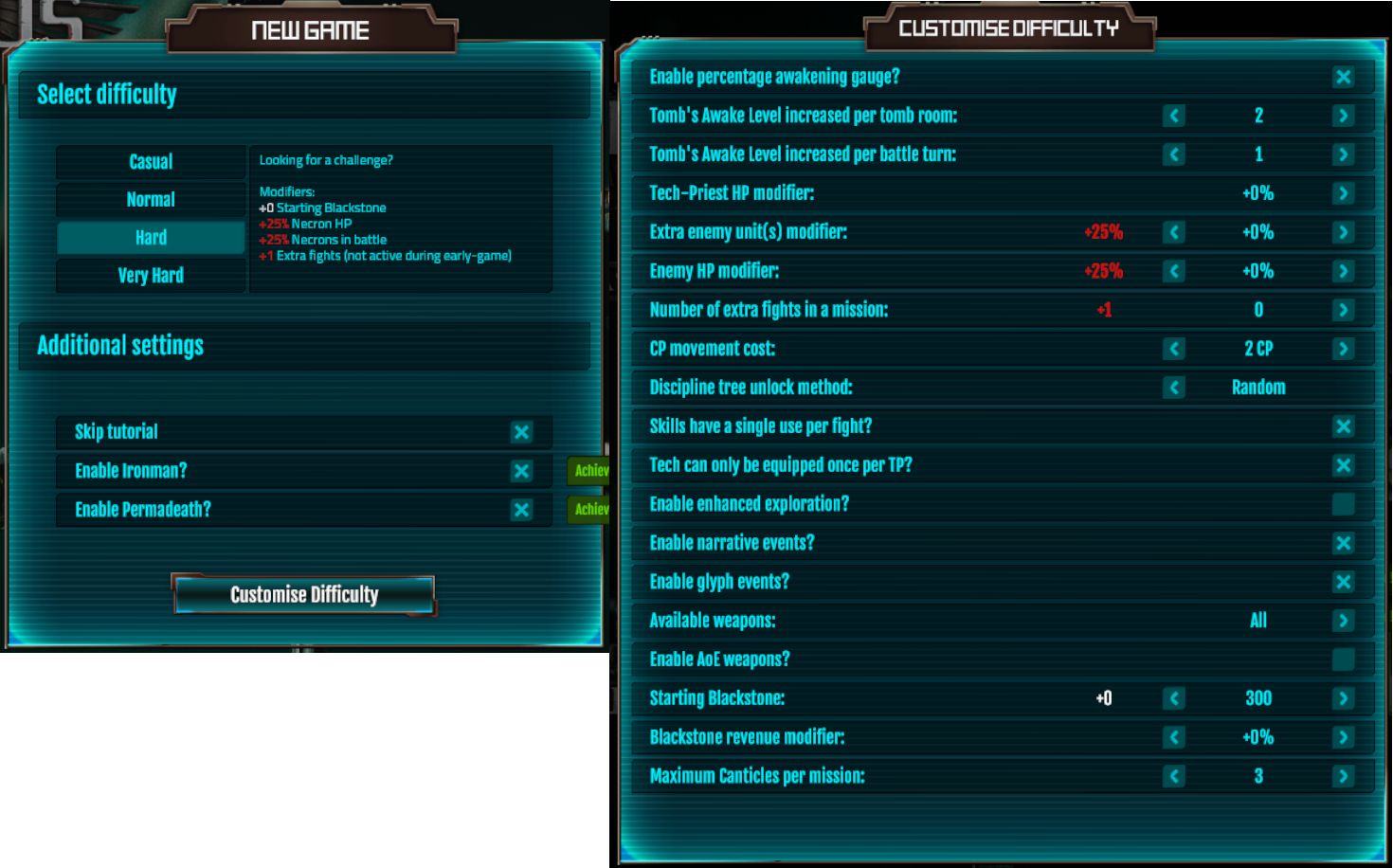This screenshot has height=868, width=1393.
Task: Decrease the CP movement cost
Action: [1172, 348]
